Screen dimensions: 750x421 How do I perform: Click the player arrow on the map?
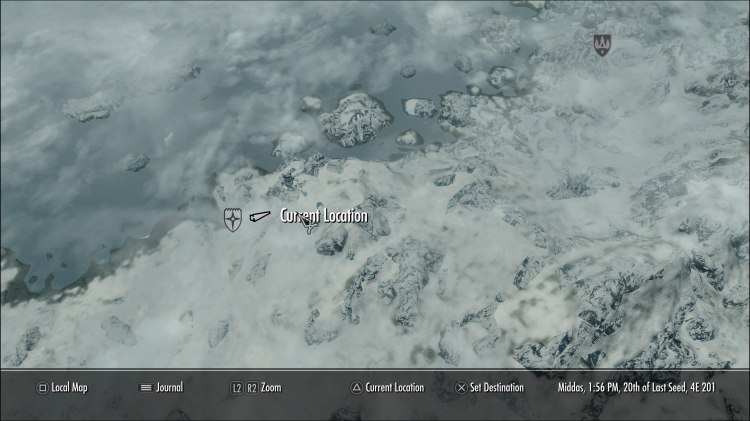(260, 216)
